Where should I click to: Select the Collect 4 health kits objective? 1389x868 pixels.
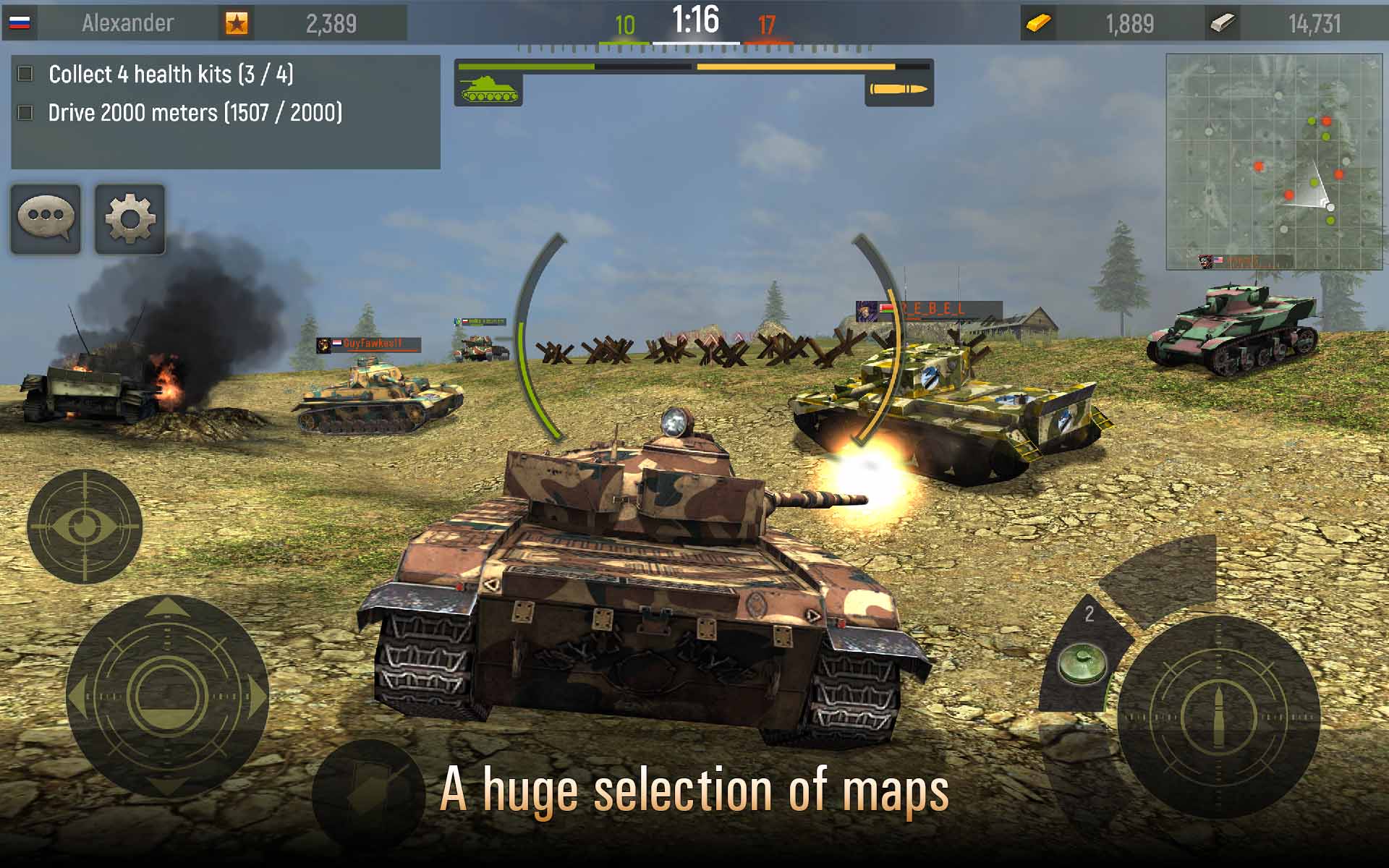point(171,74)
